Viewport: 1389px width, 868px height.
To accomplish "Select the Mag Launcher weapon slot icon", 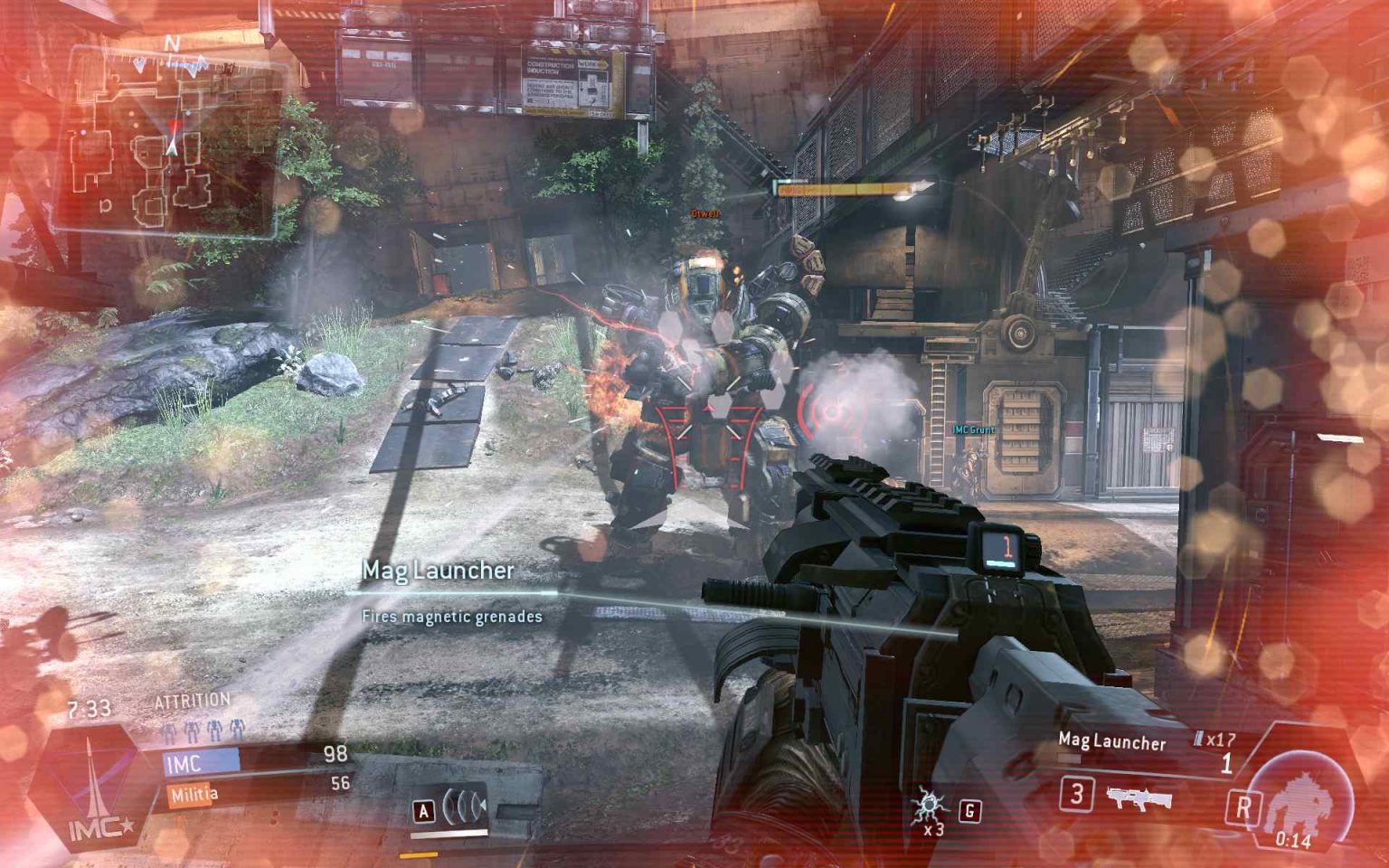I will click(x=1139, y=798).
